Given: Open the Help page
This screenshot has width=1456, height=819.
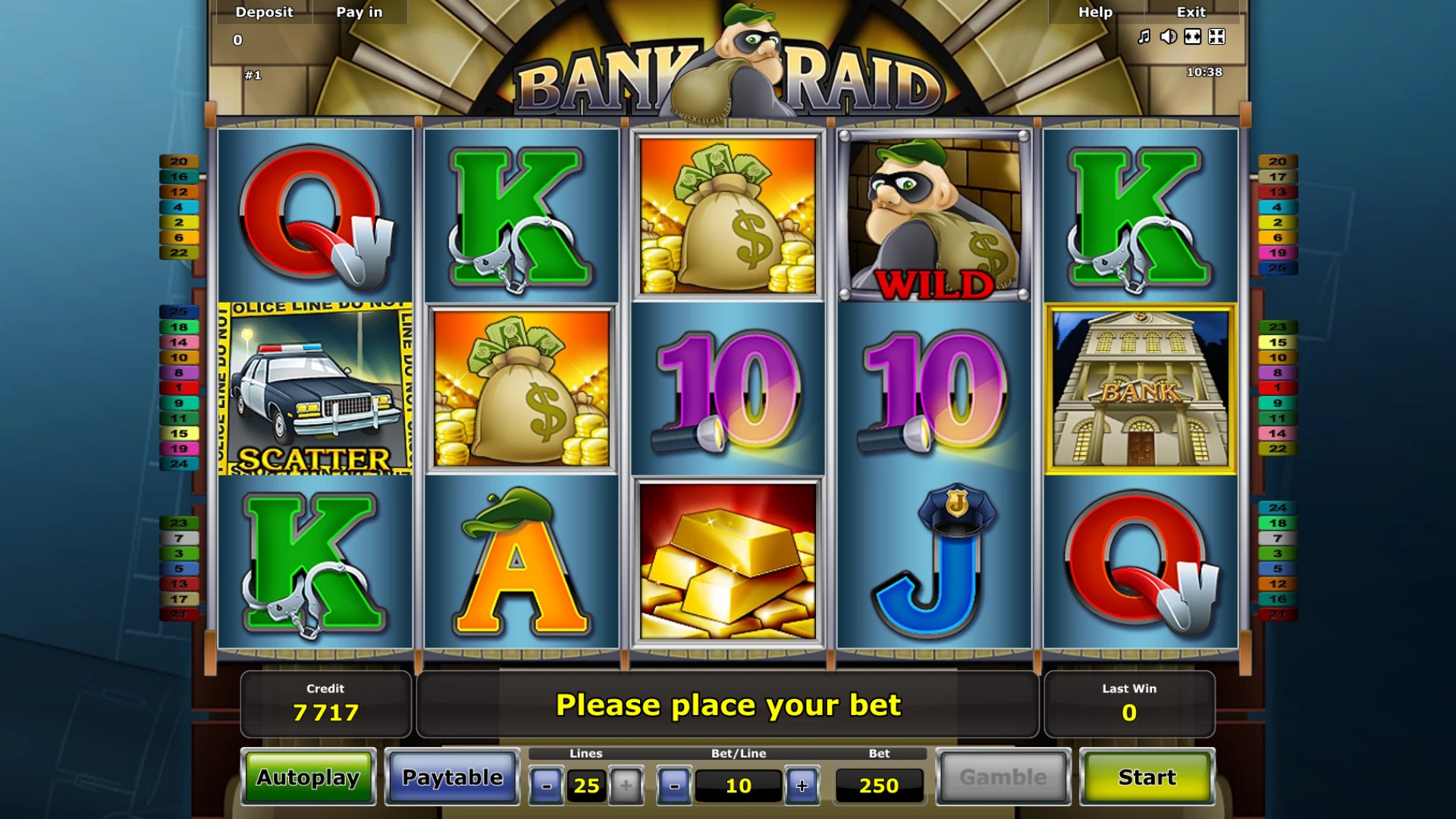Looking at the screenshot, I should (1095, 12).
